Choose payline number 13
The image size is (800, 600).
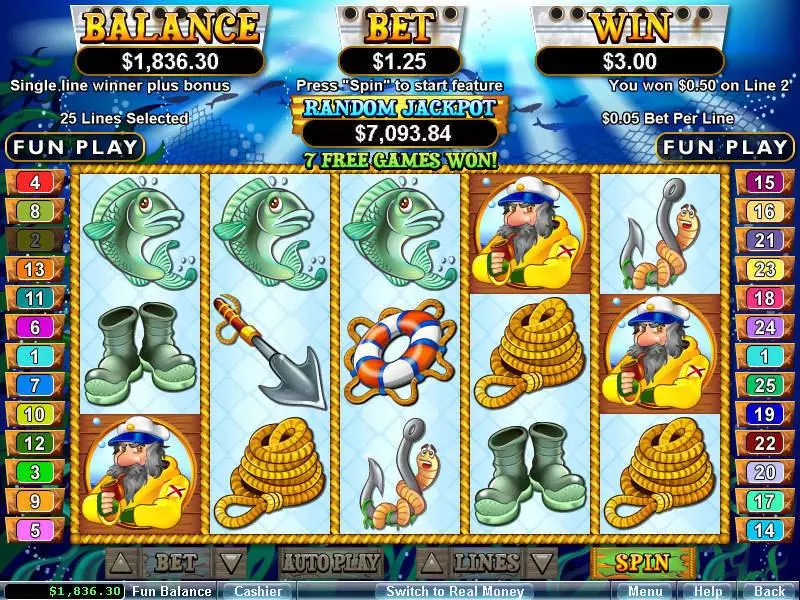[35, 269]
